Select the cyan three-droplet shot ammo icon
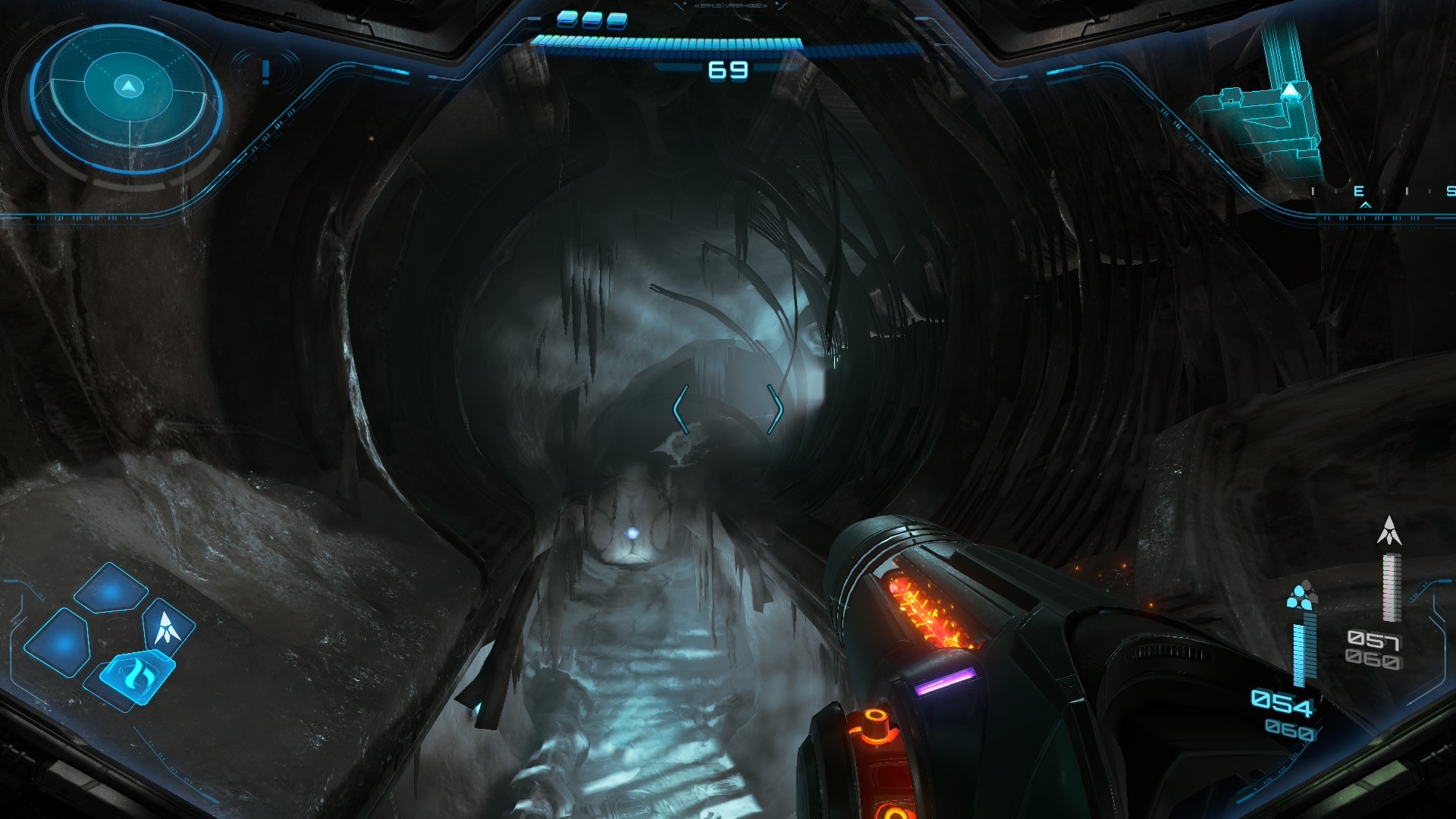1456x819 pixels. point(1301,596)
